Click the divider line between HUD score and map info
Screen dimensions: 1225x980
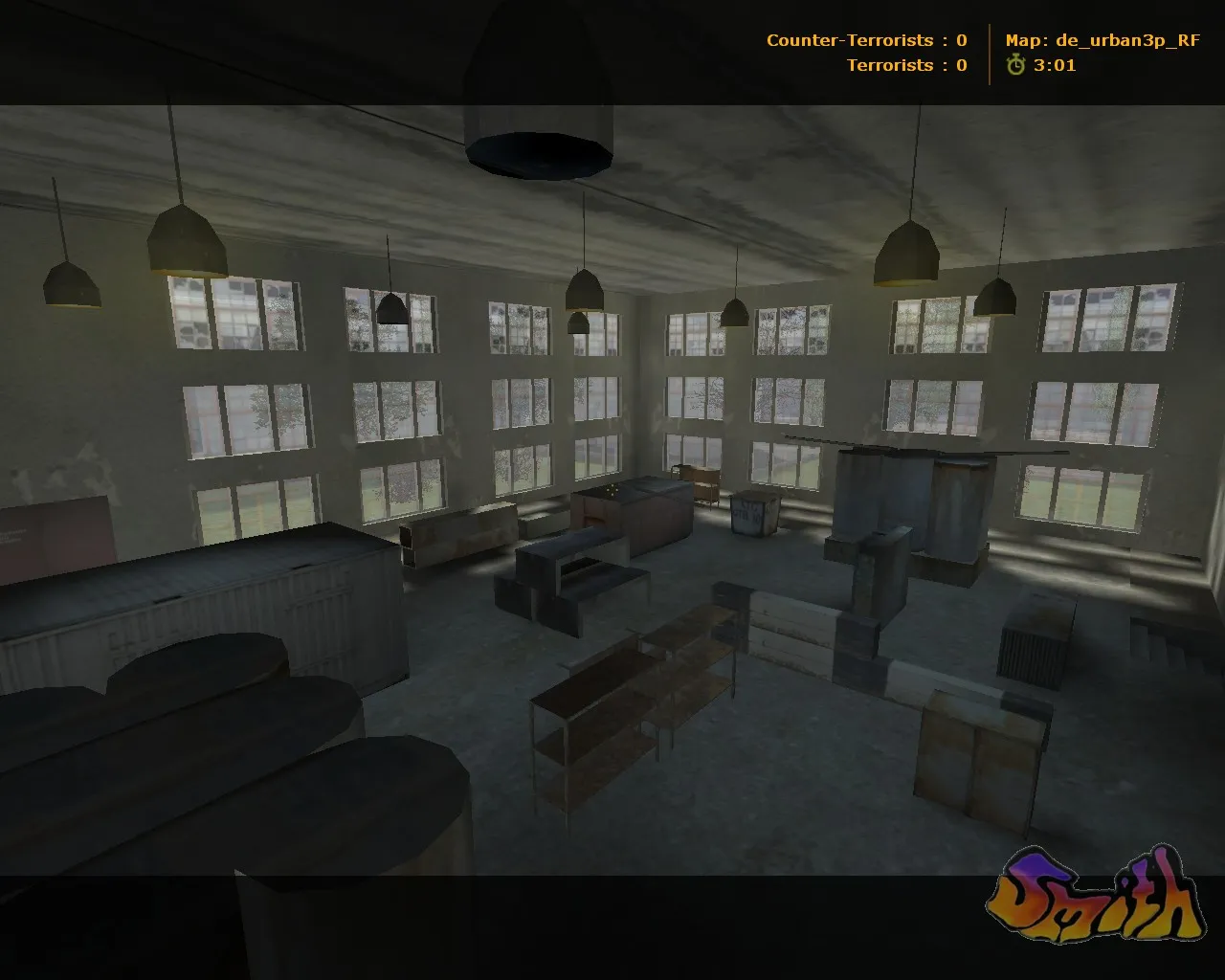(x=989, y=53)
